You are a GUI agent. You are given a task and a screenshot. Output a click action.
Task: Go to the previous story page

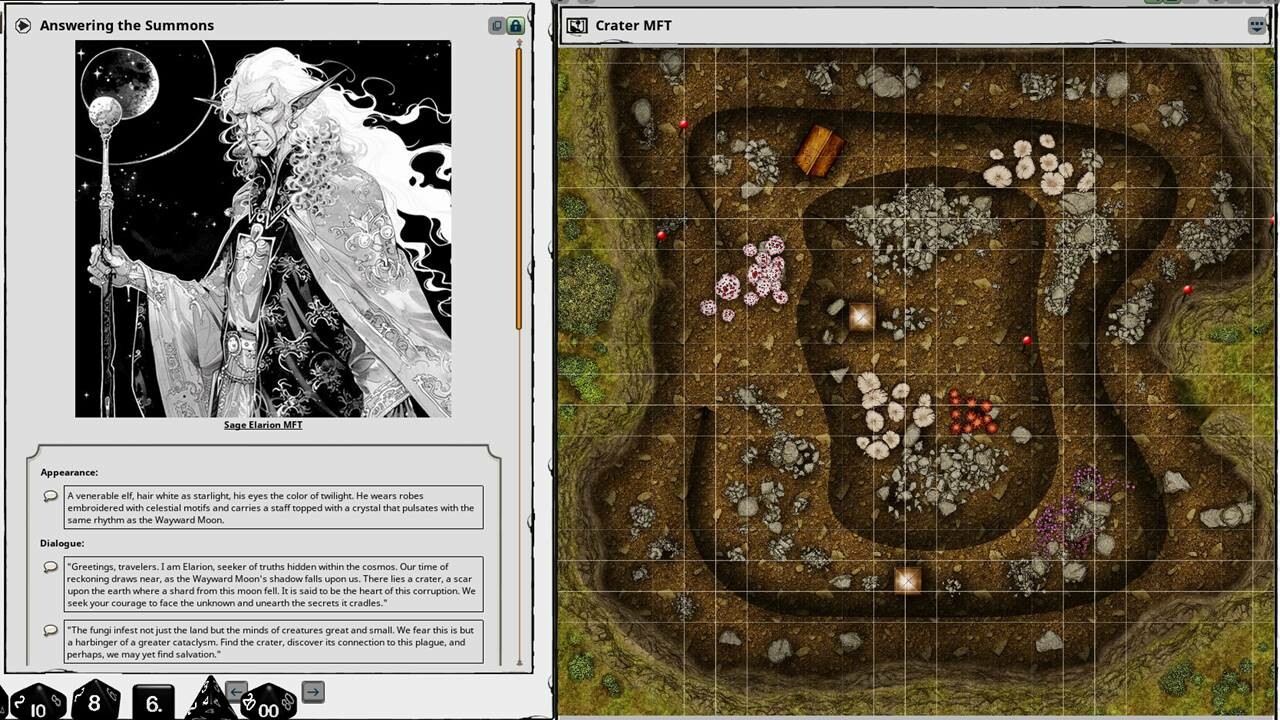236,691
